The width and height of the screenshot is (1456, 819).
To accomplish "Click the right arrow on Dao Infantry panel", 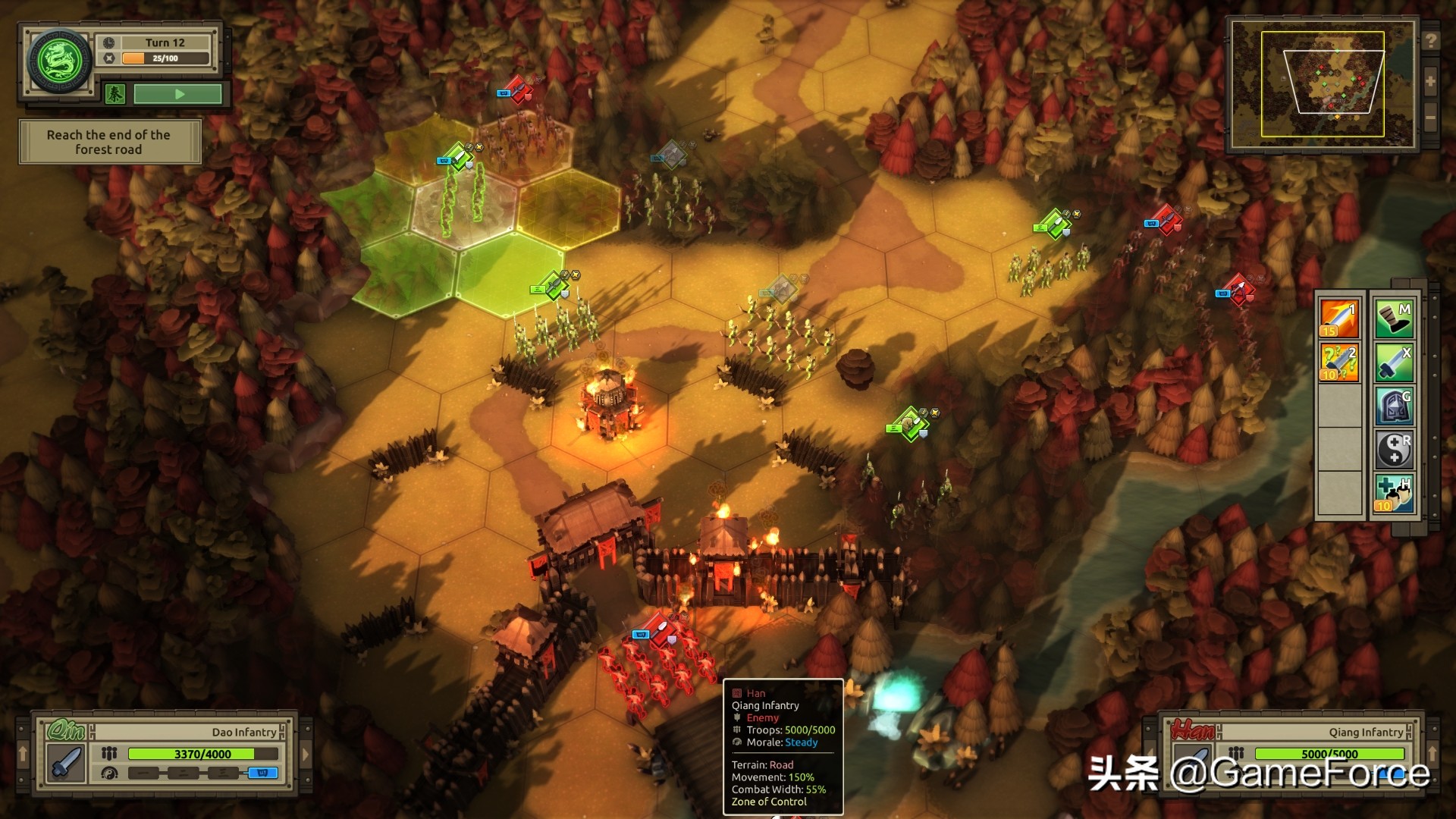I will (306, 755).
